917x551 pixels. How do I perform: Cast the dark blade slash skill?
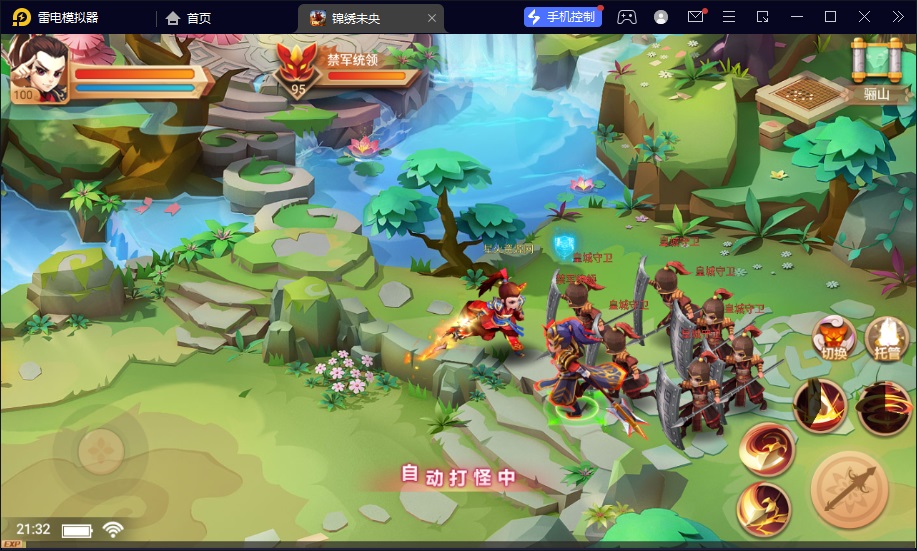point(820,404)
